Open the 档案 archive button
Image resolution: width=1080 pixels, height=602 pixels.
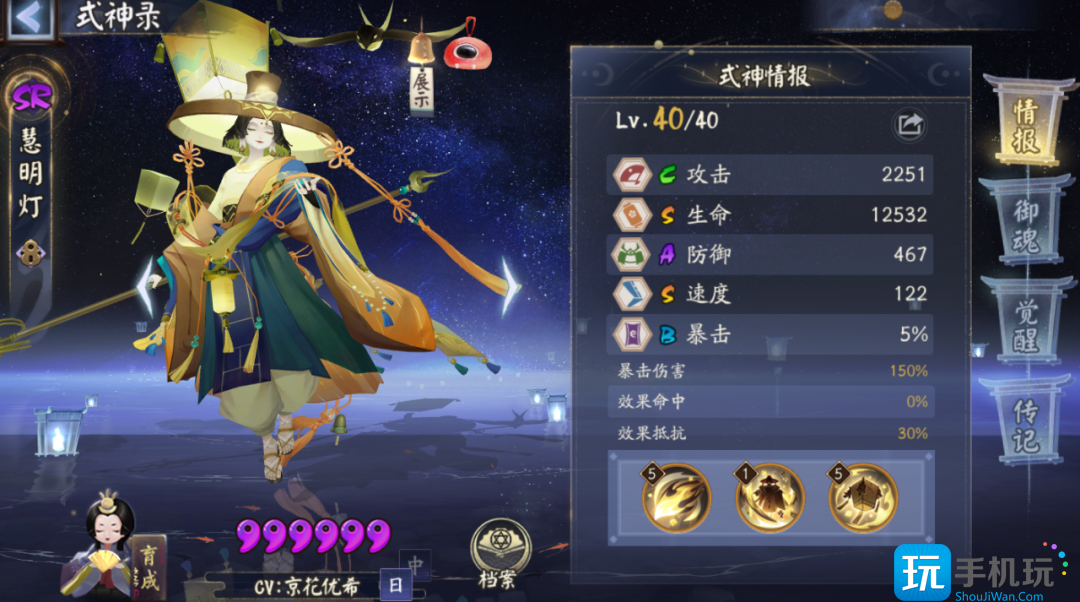(x=499, y=553)
